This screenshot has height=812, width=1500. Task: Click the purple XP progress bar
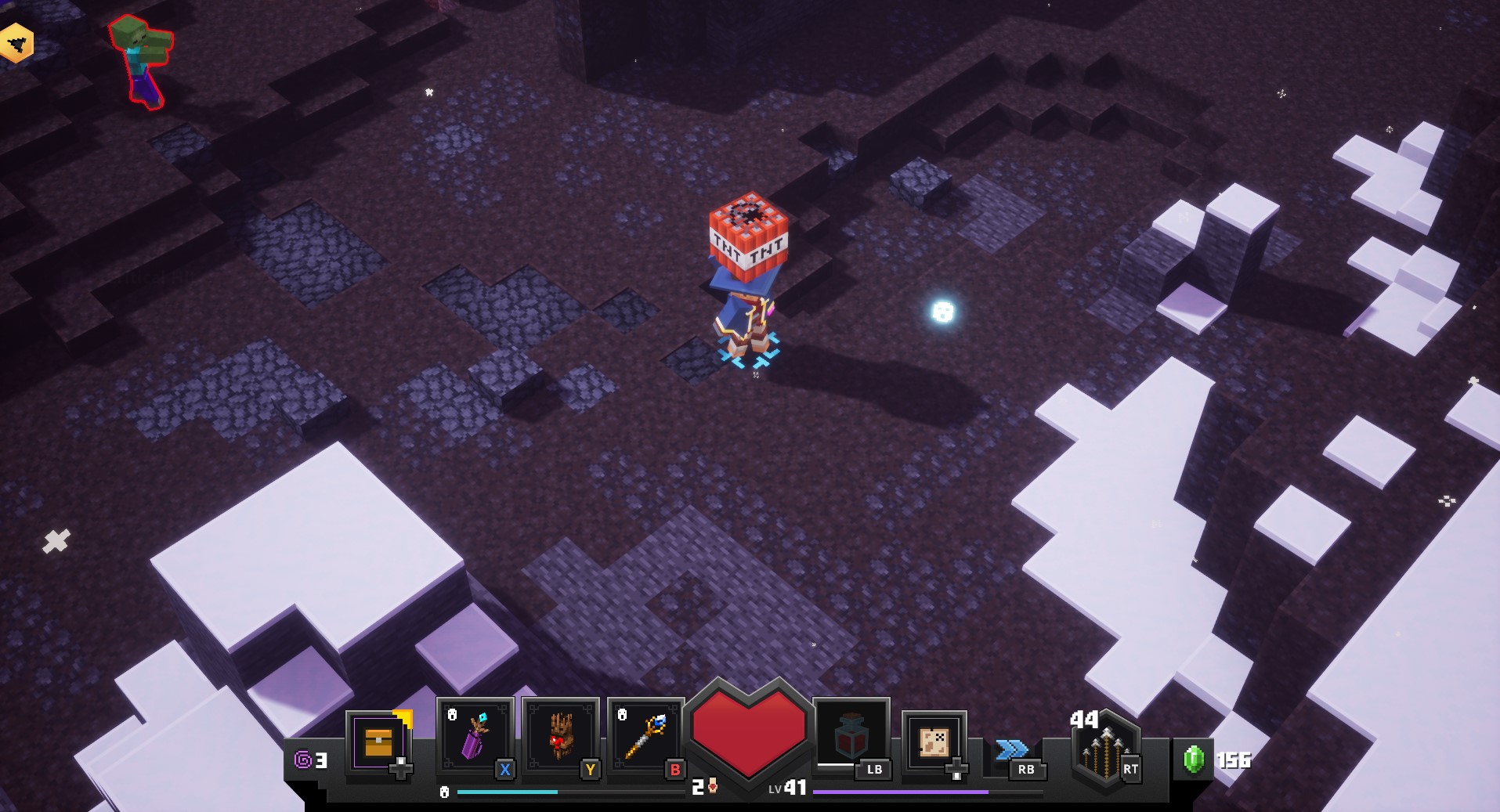[901, 793]
